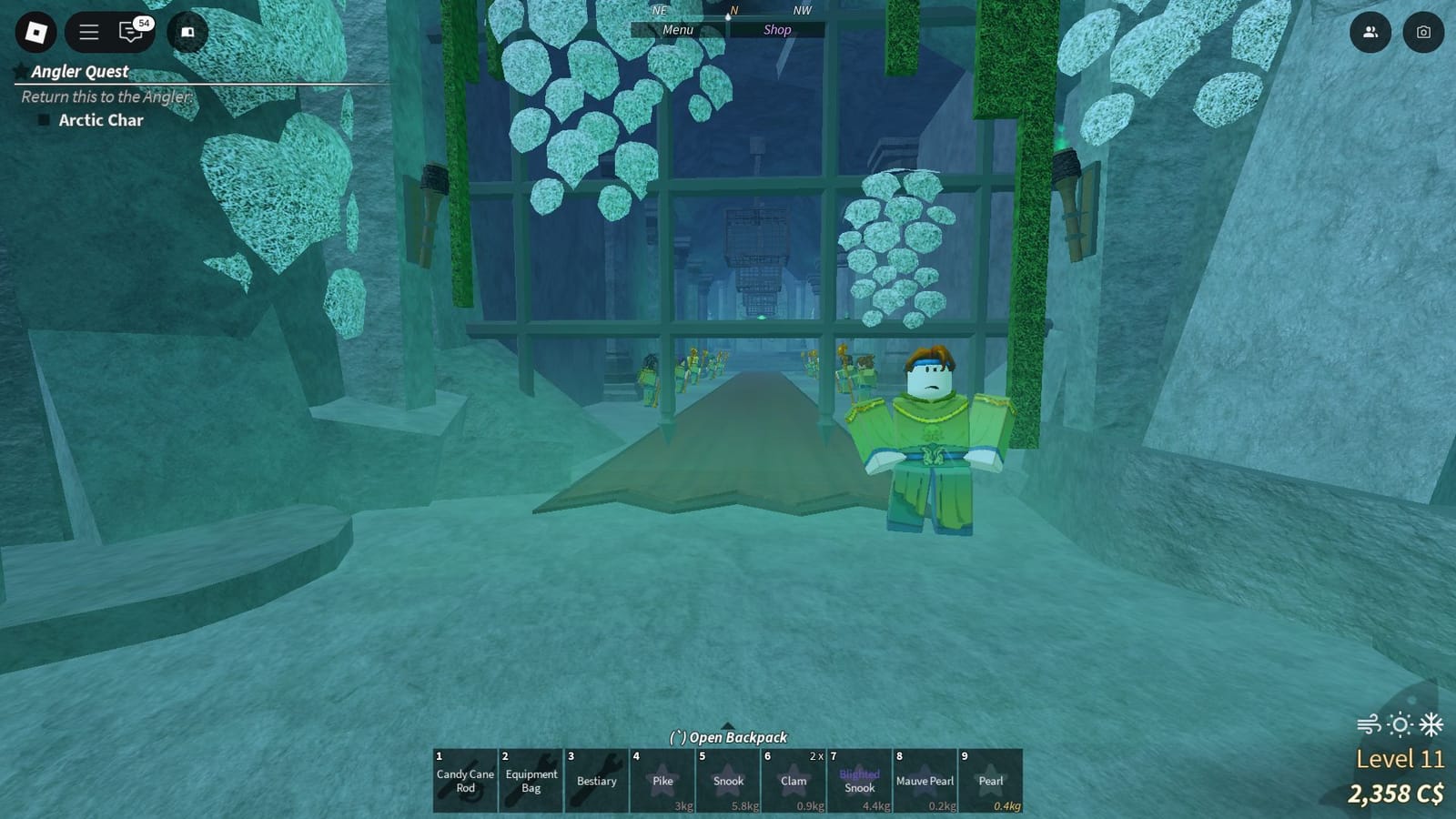The height and width of the screenshot is (819, 1456).
Task: Open the Bestiary in slot 3
Action: click(x=596, y=781)
